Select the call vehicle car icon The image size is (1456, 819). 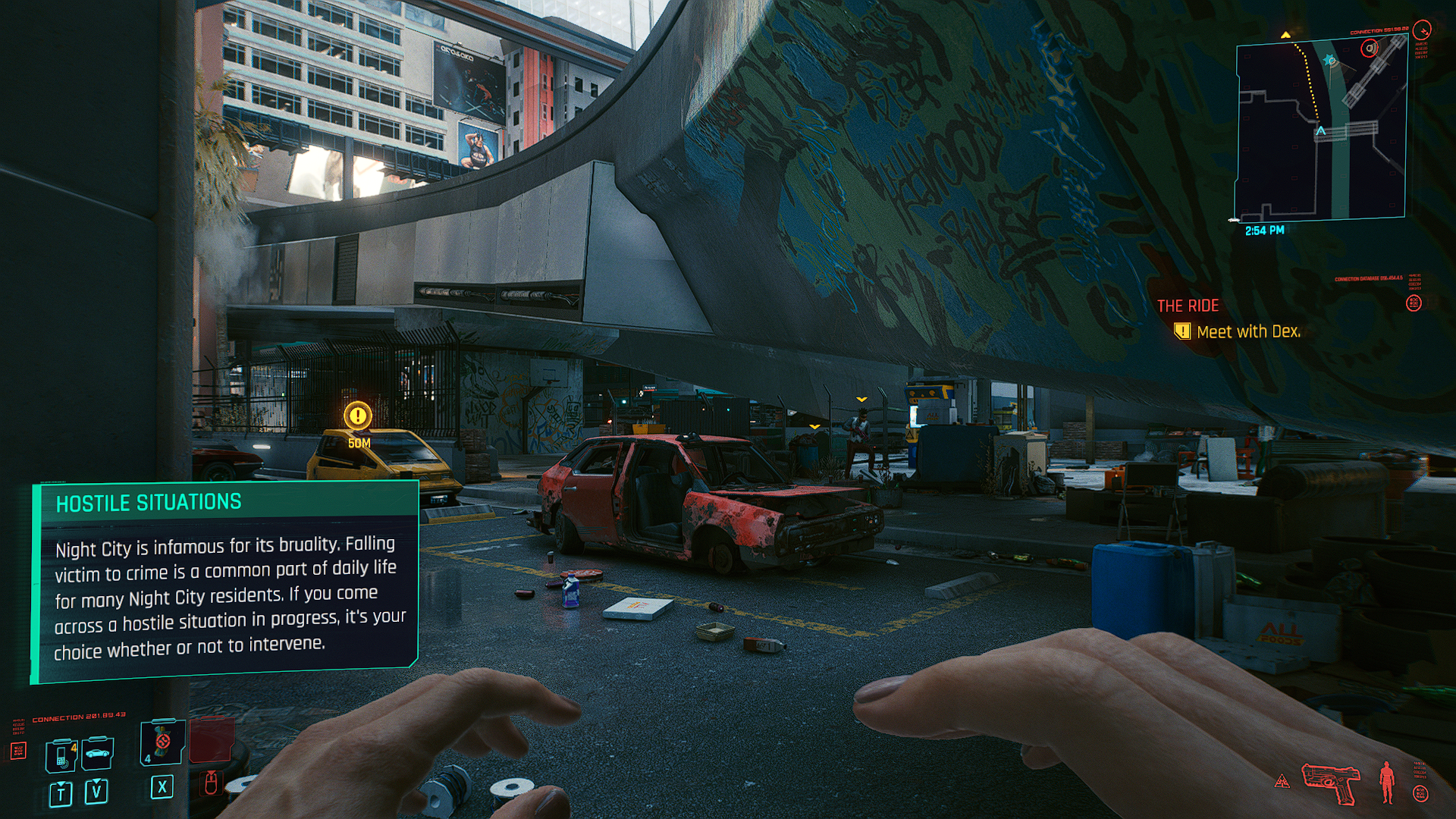[97, 753]
